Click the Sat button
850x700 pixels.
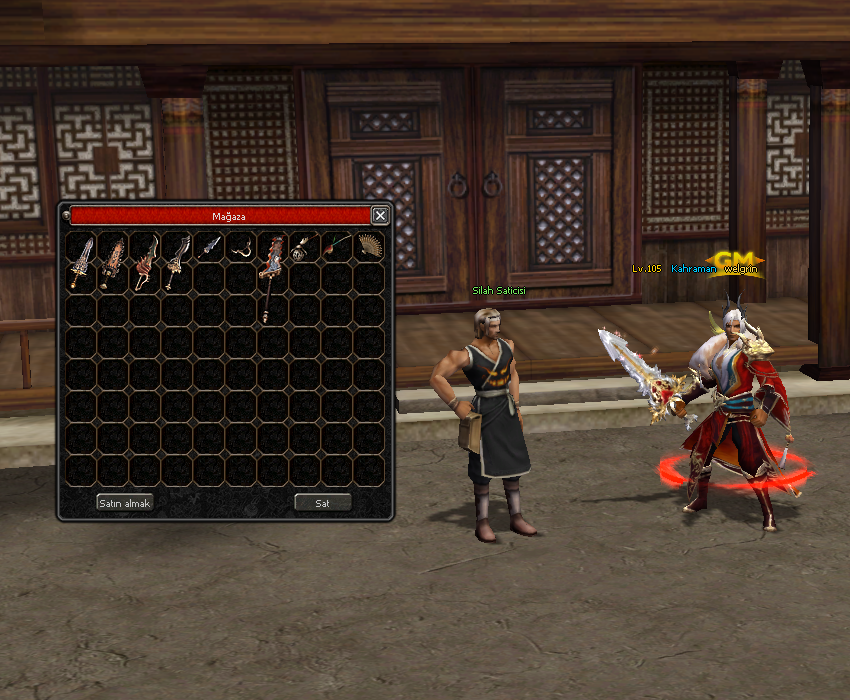(x=322, y=503)
